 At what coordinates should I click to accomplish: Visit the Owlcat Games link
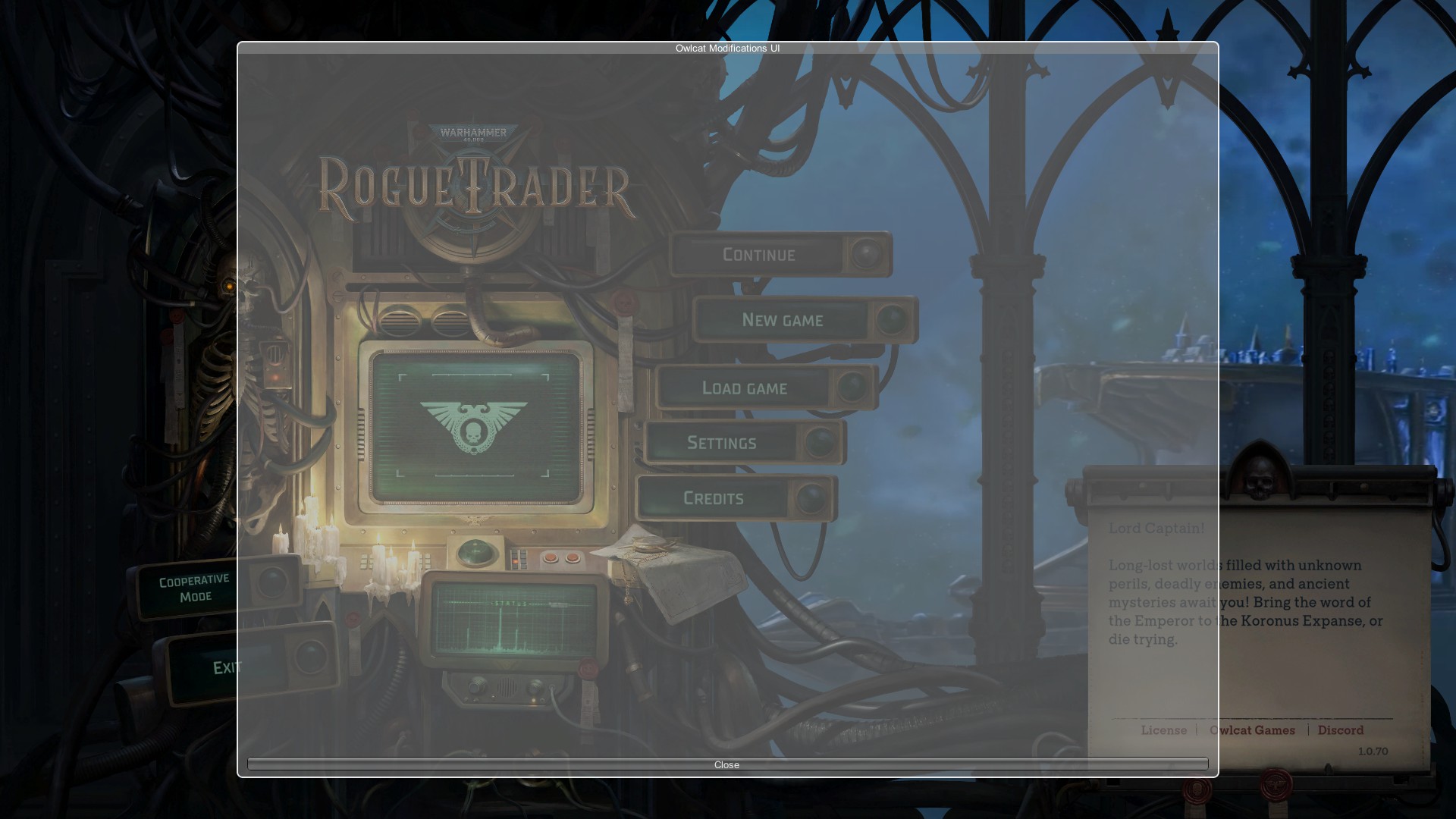1252,730
